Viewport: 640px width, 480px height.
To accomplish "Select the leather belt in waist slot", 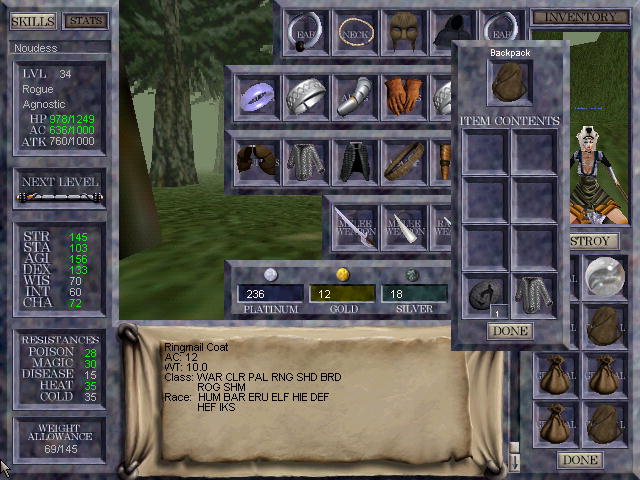I will (403, 159).
